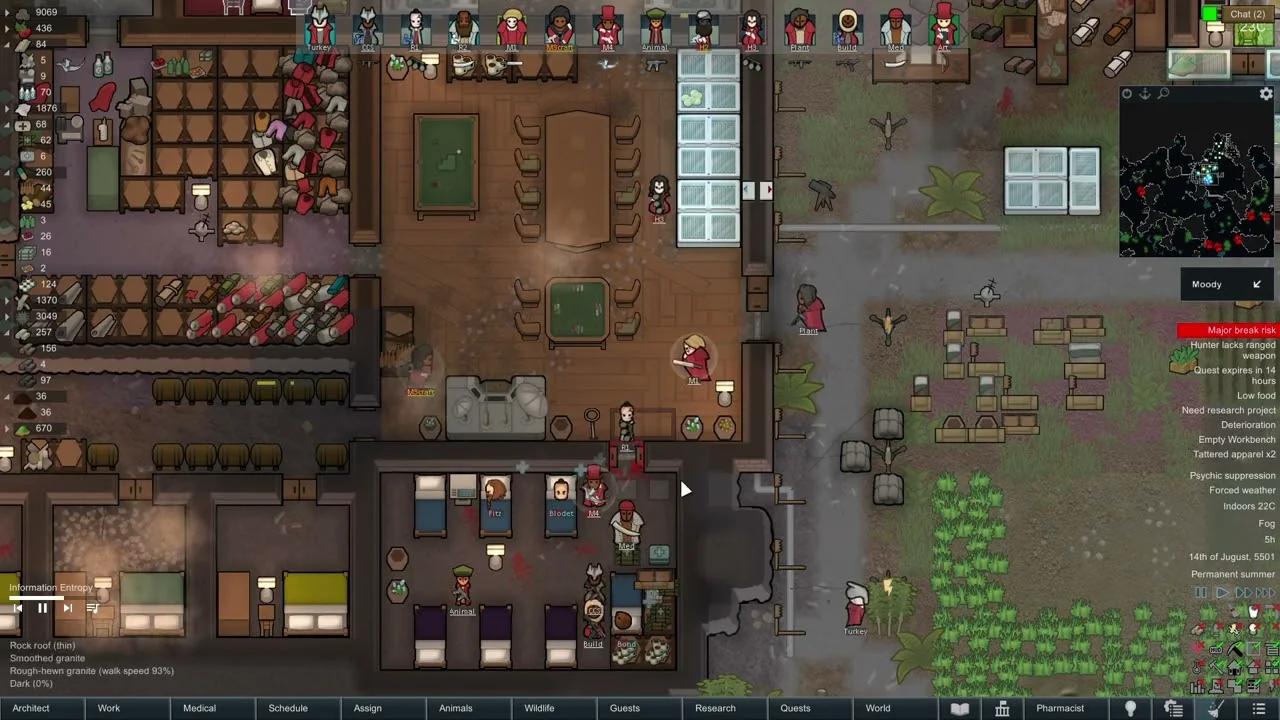Pause the game with the pause button
This screenshot has width=1280, height=720.
[x=1200, y=592]
